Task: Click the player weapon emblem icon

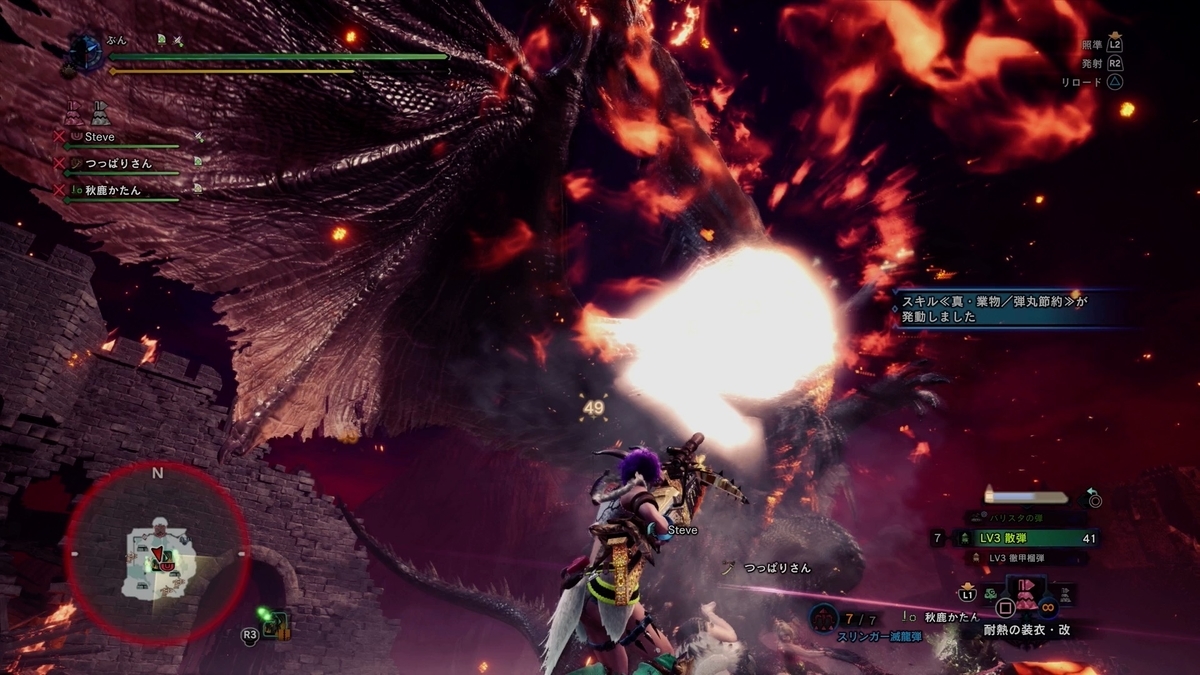Action: [x=86, y=52]
